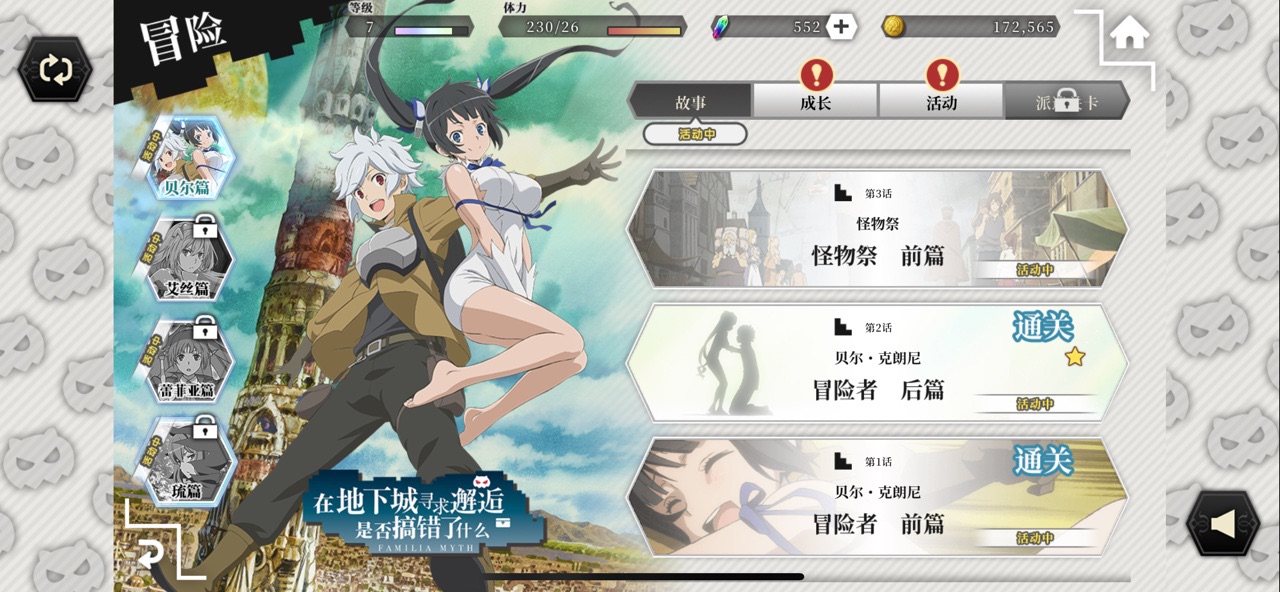Select the 贝尔篇 character story

[x=187, y=160]
